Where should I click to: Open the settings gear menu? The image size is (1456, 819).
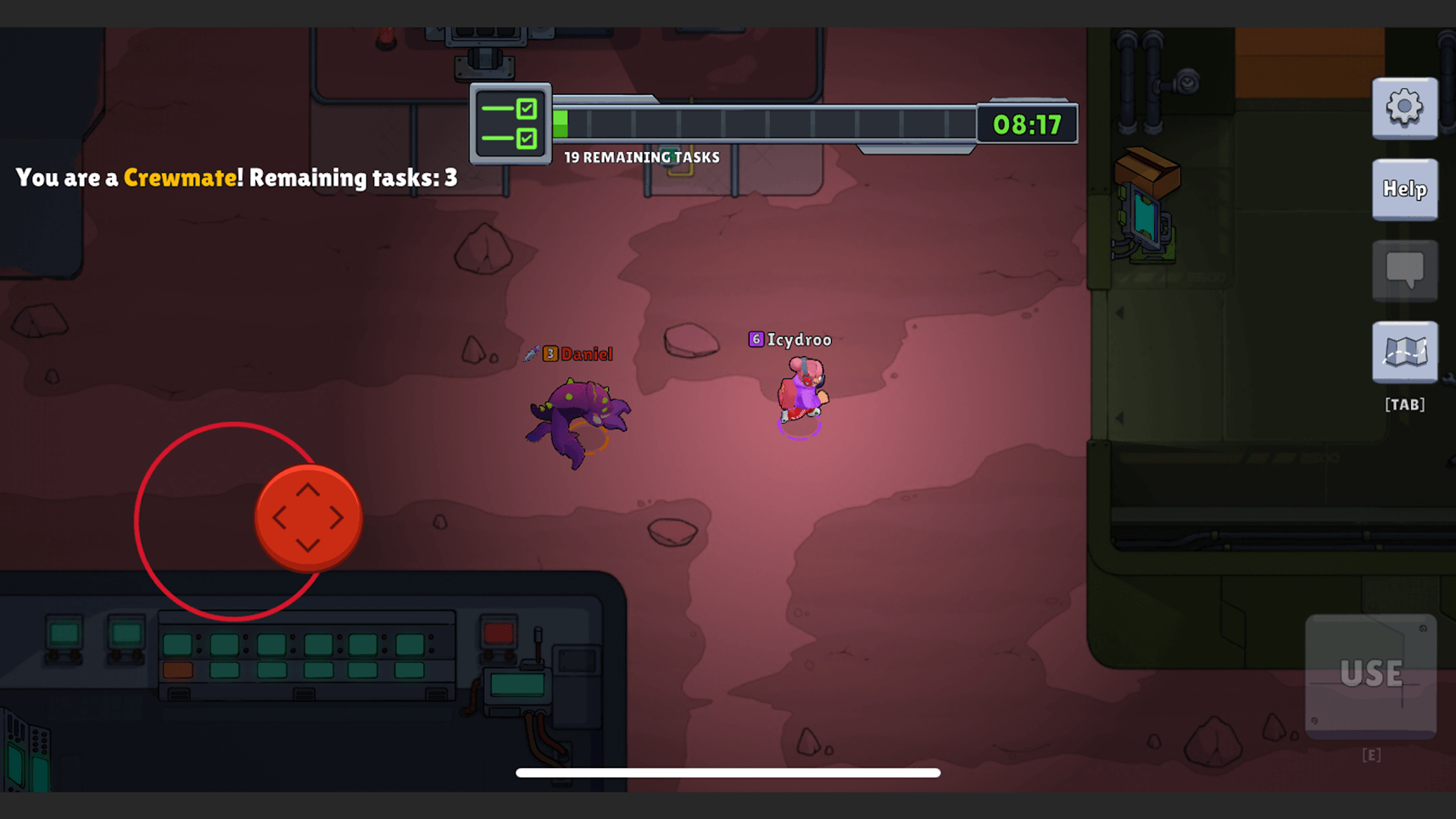coord(1404,108)
